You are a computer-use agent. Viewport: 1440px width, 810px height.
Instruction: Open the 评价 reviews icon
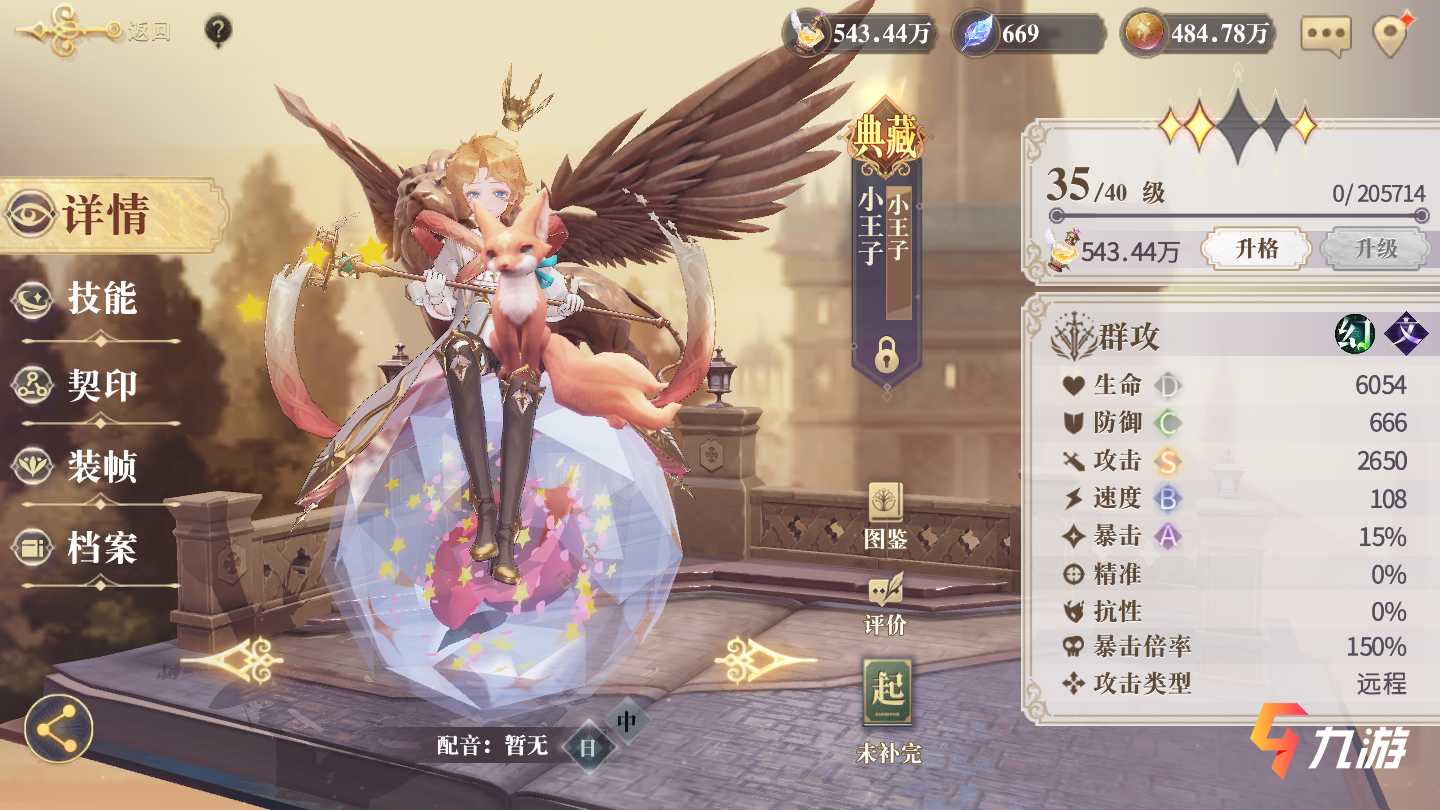tap(885, 603)
